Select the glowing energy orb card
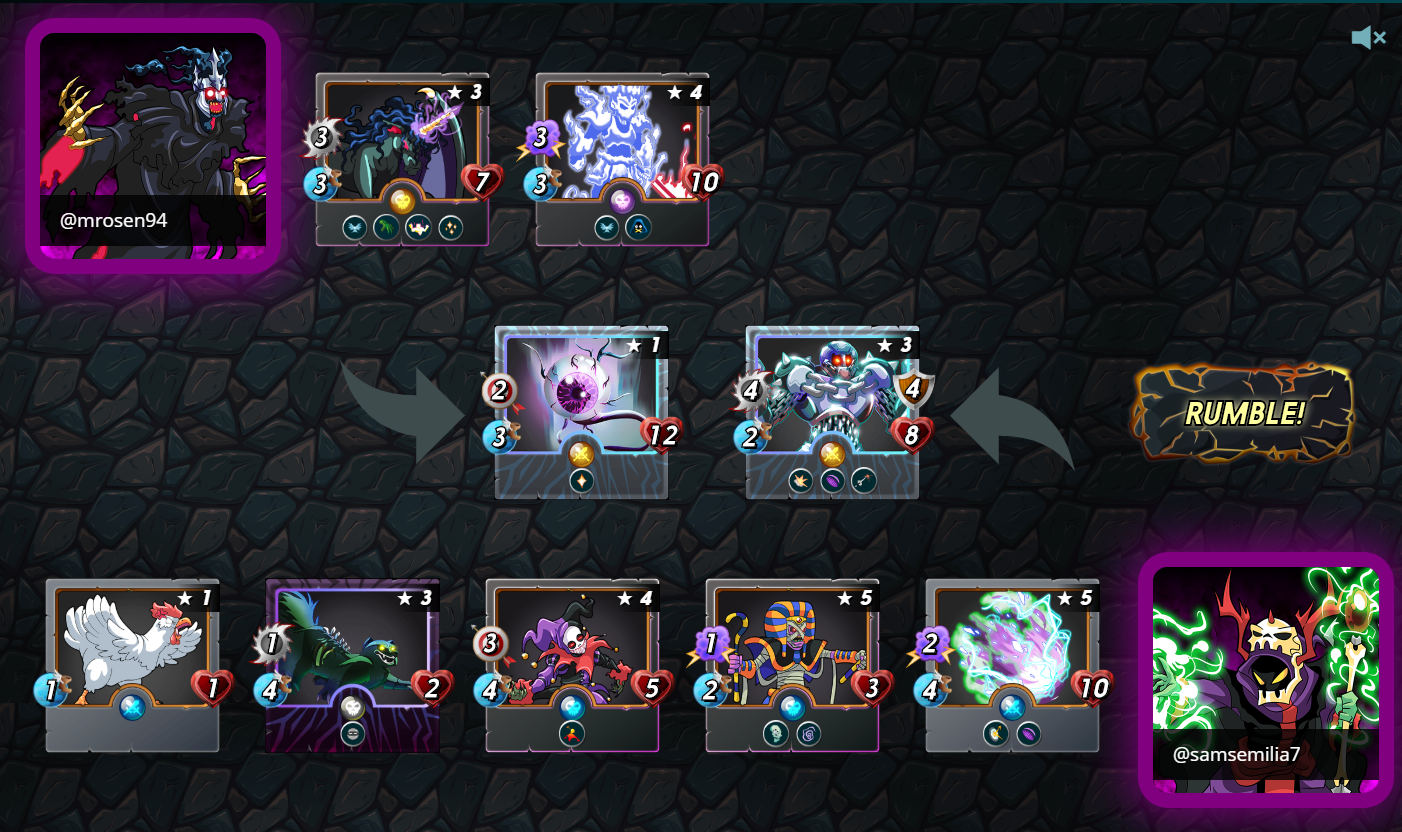 [1012, 665]
